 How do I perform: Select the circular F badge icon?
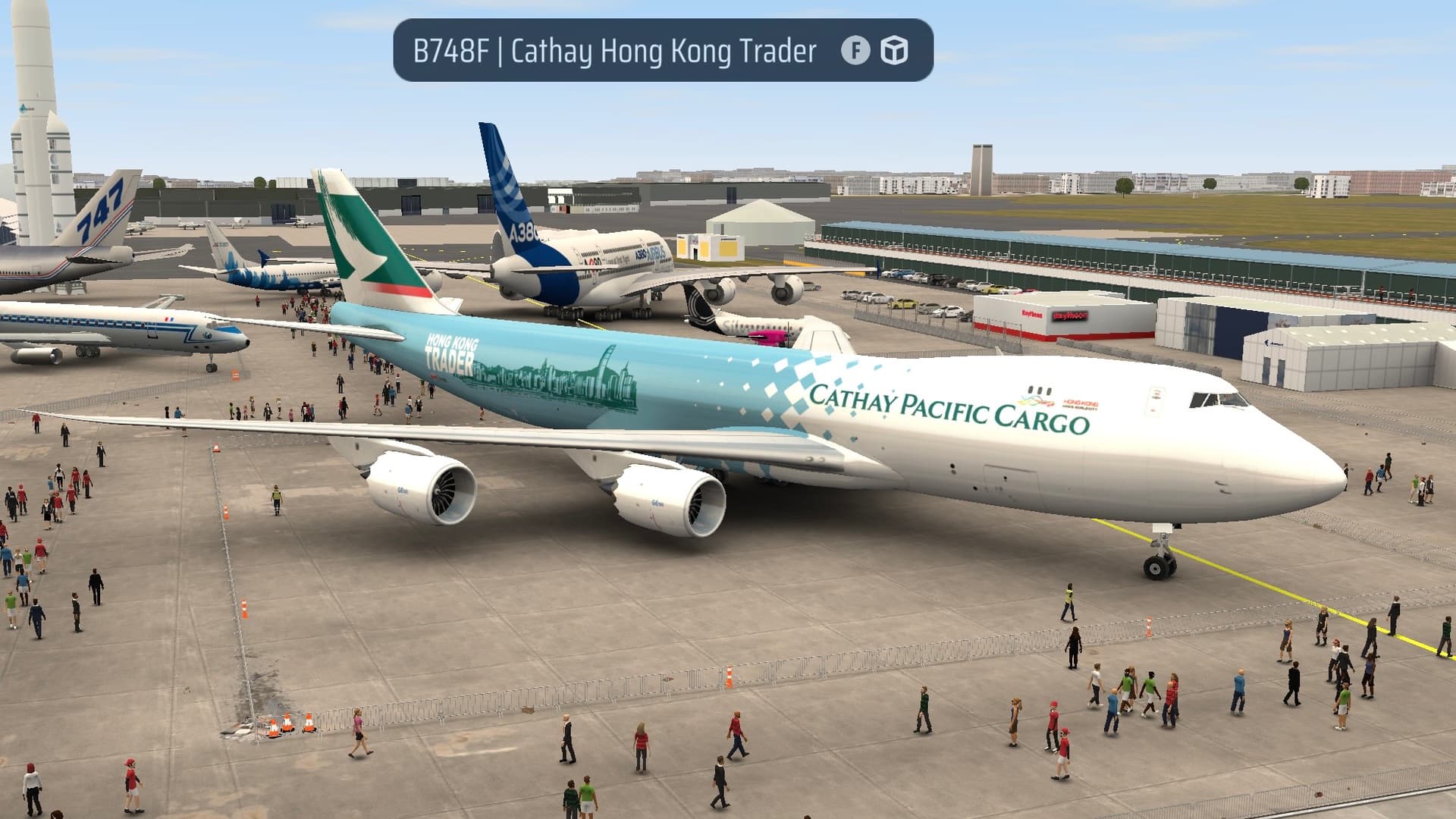point(855,51)
